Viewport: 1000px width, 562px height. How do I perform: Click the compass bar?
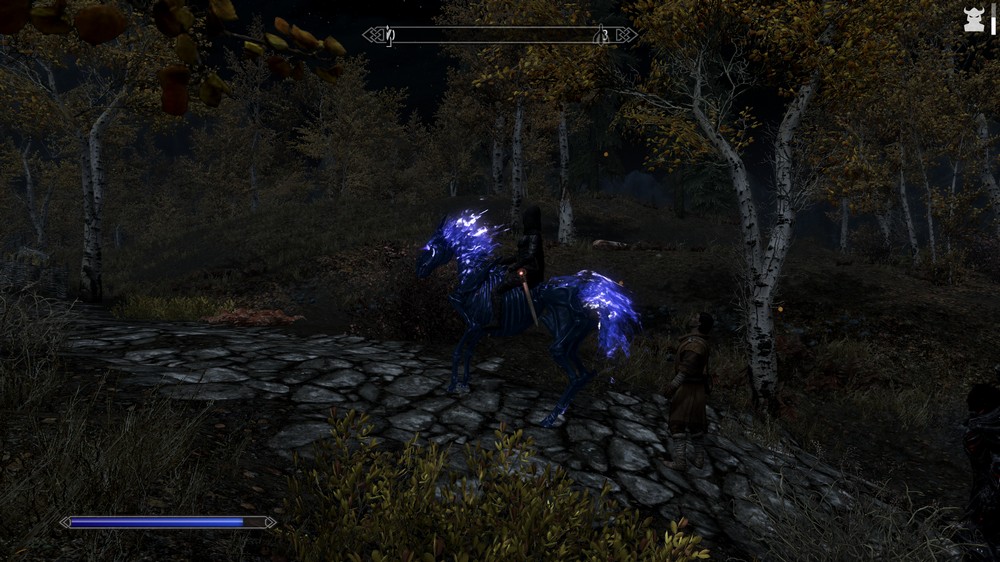click(500, 35)
